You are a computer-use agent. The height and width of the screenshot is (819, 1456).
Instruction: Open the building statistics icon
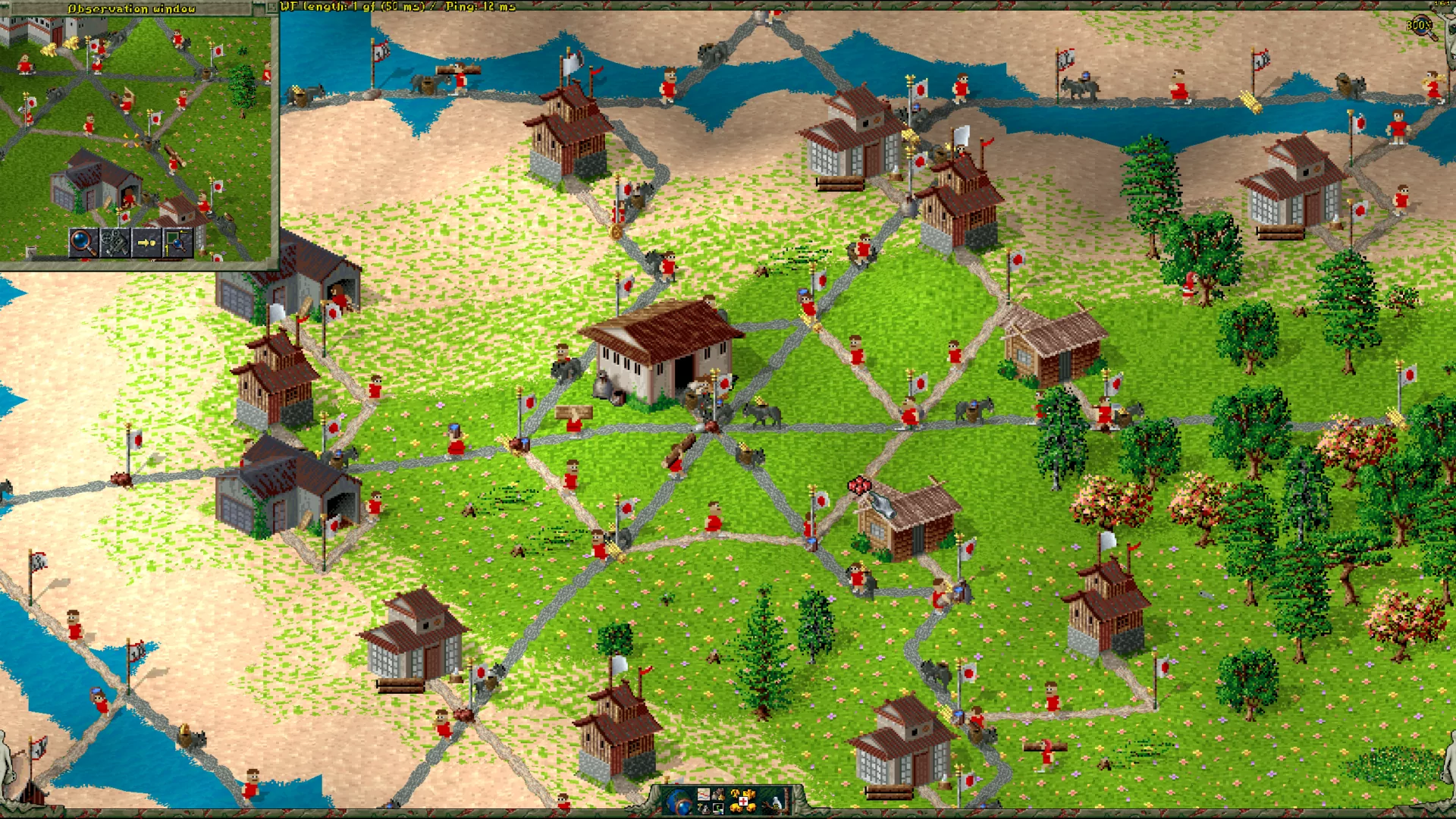point(718,794)
